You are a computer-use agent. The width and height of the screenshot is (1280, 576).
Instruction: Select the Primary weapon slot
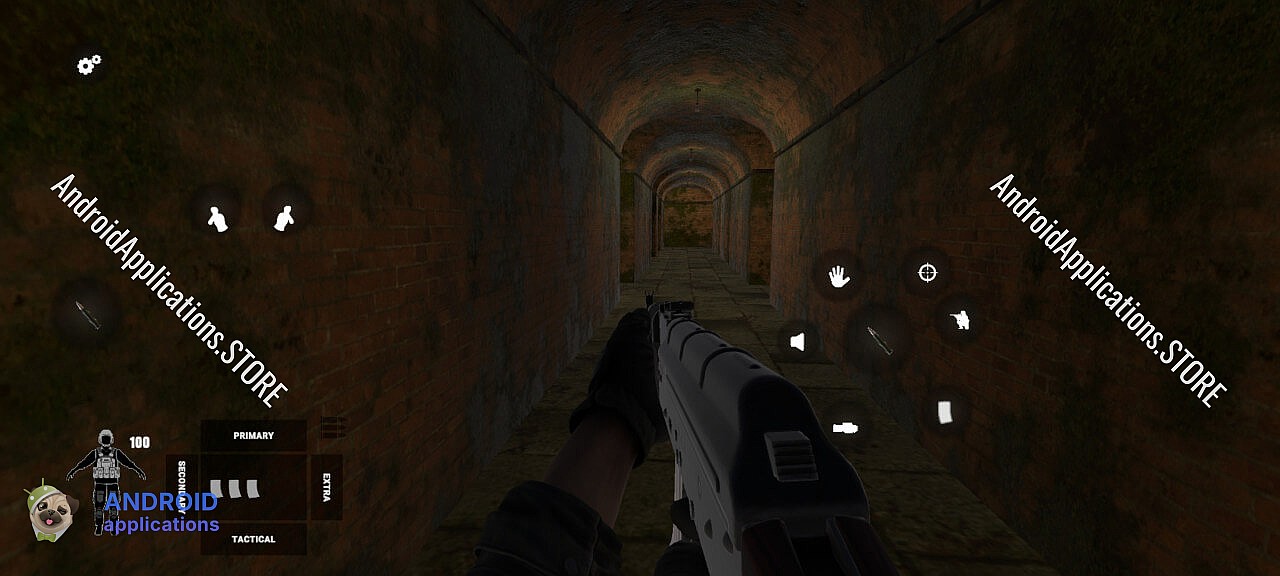253,435
